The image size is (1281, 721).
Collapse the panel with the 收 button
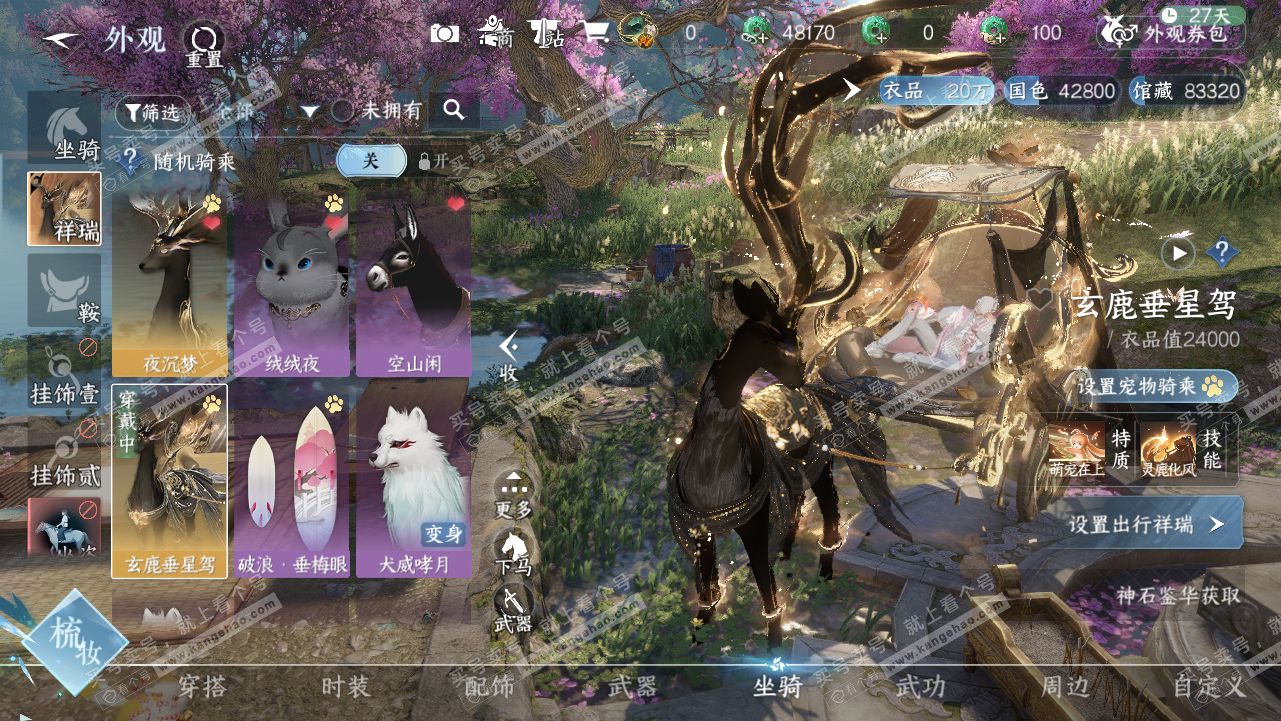point(509,357)
